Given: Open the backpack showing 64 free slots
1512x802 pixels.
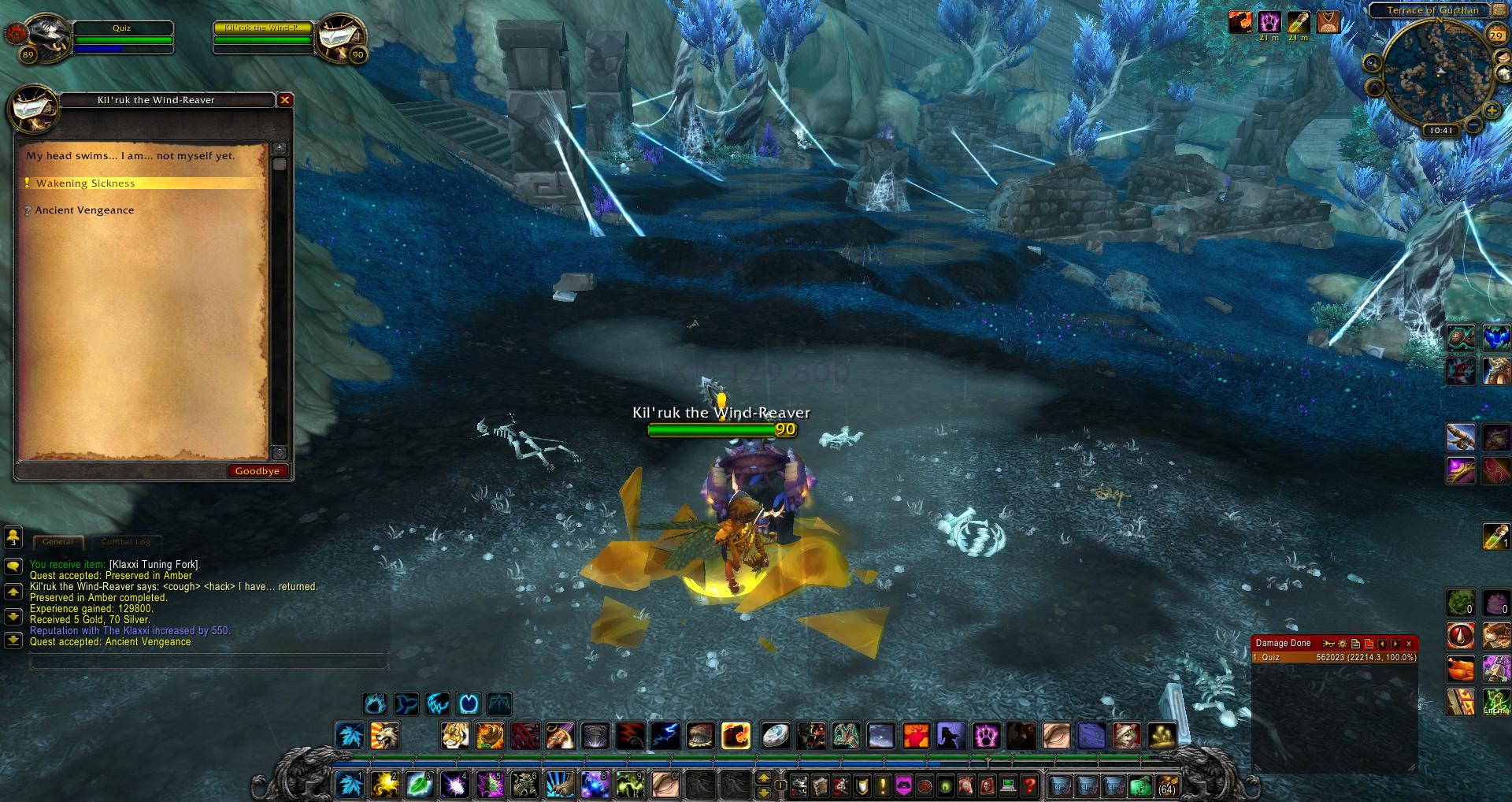Looking at the screenshot, I should coord(1166,785).
